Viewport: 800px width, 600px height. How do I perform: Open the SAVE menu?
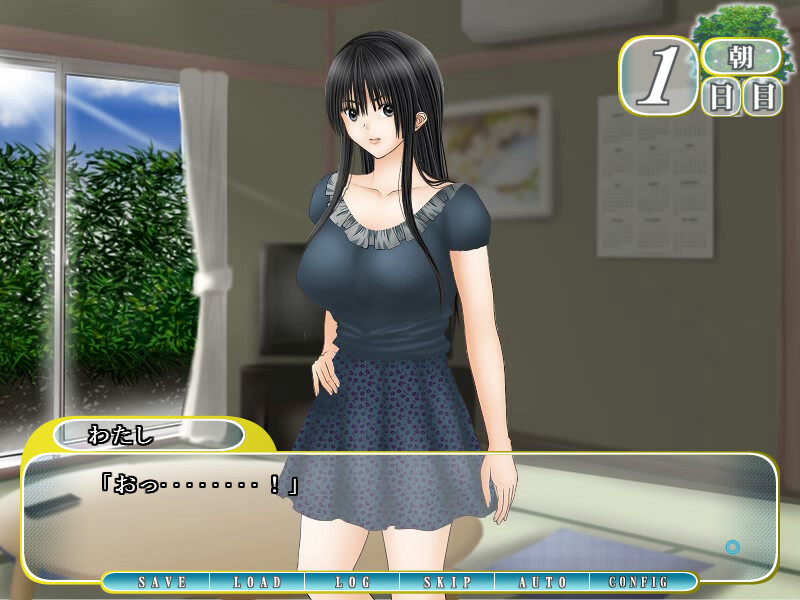(x=162, y=582)
